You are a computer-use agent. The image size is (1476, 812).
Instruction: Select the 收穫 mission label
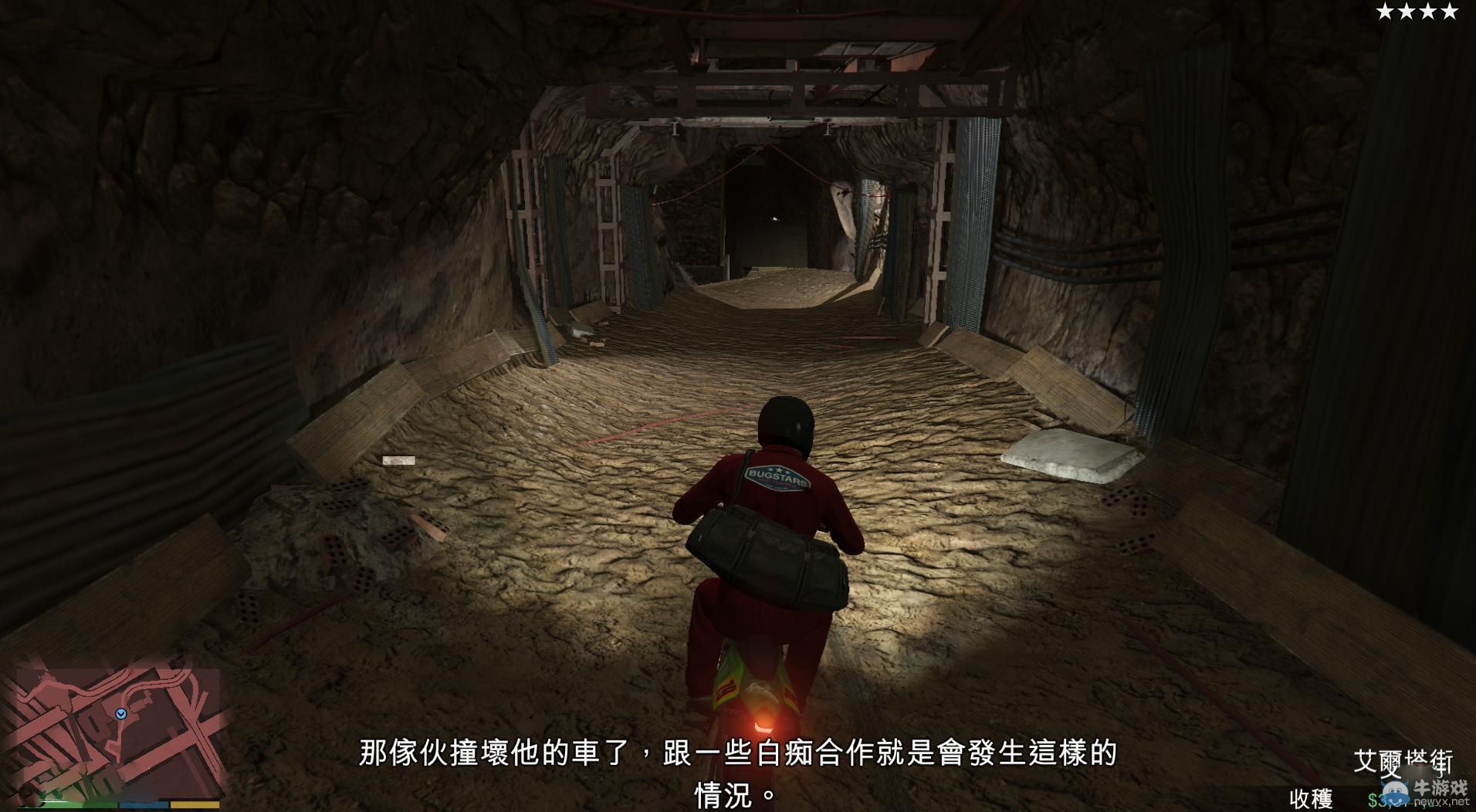(x=1310, y=797)
